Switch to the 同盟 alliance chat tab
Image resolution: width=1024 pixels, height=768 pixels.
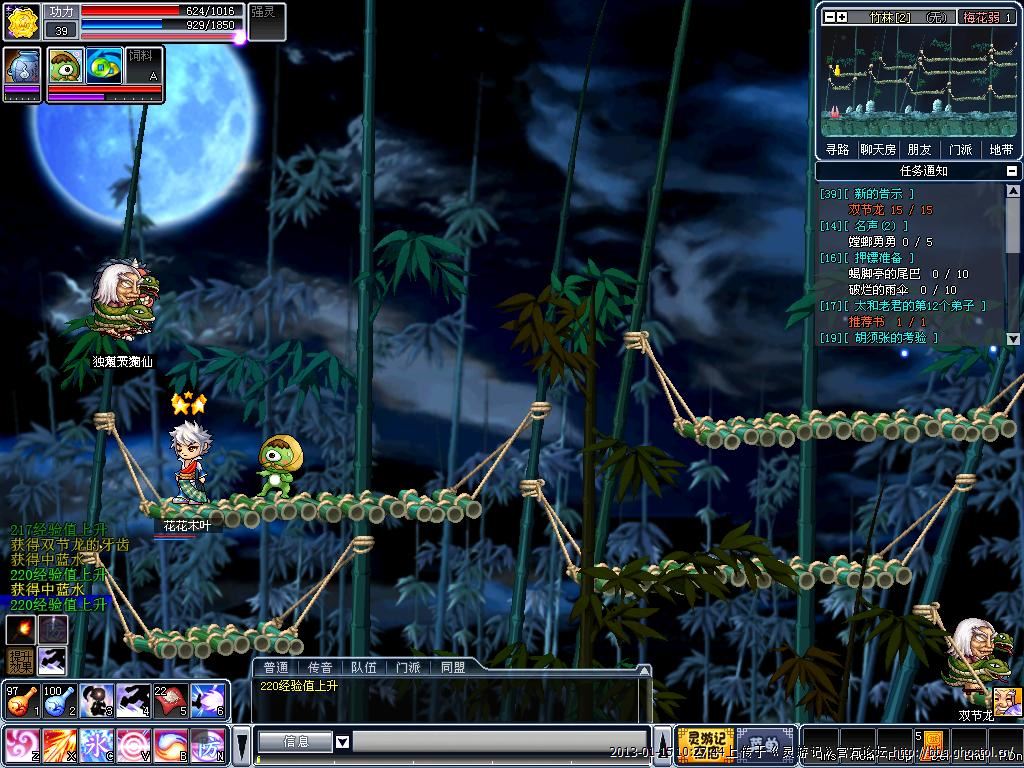click(x=452, y=667)
